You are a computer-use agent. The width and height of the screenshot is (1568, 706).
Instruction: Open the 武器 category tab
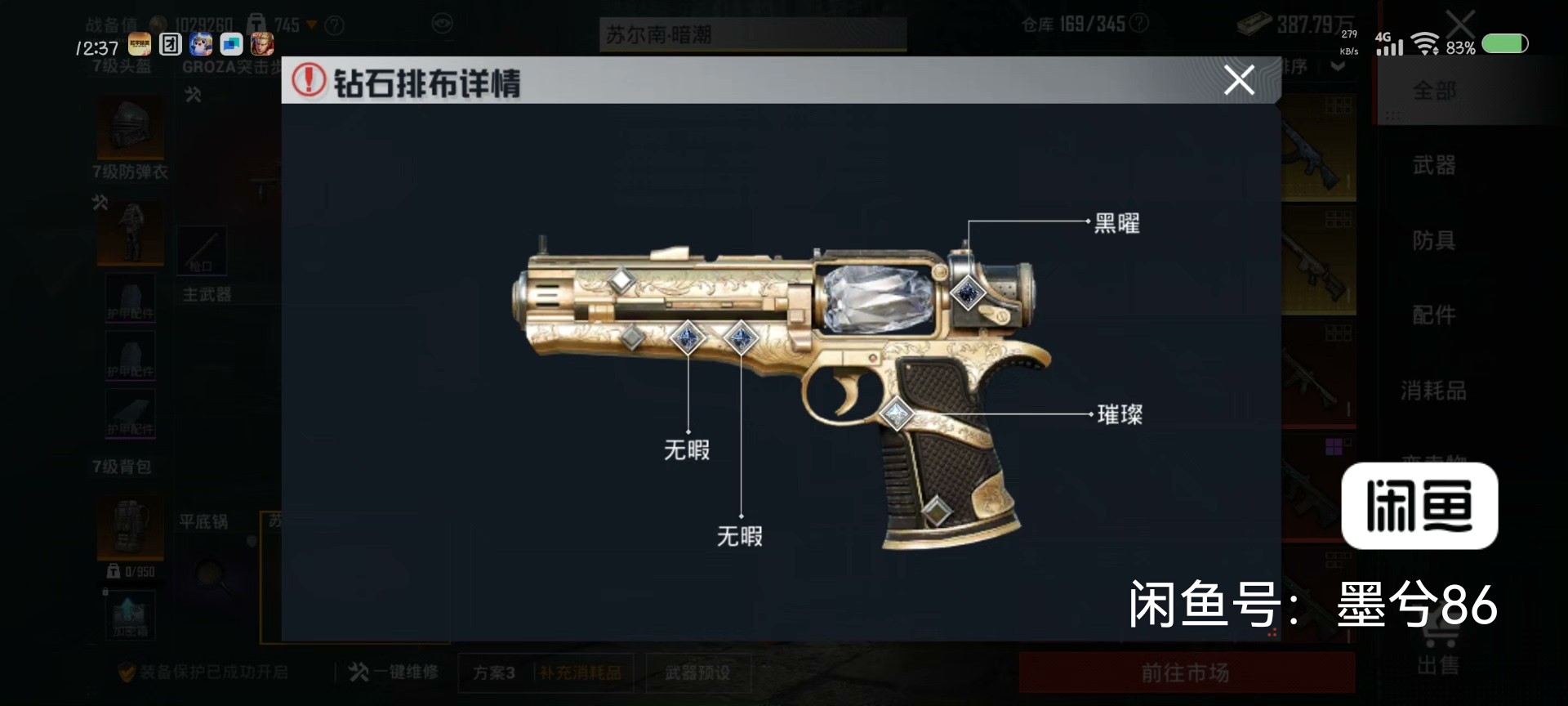[1435, 165]
